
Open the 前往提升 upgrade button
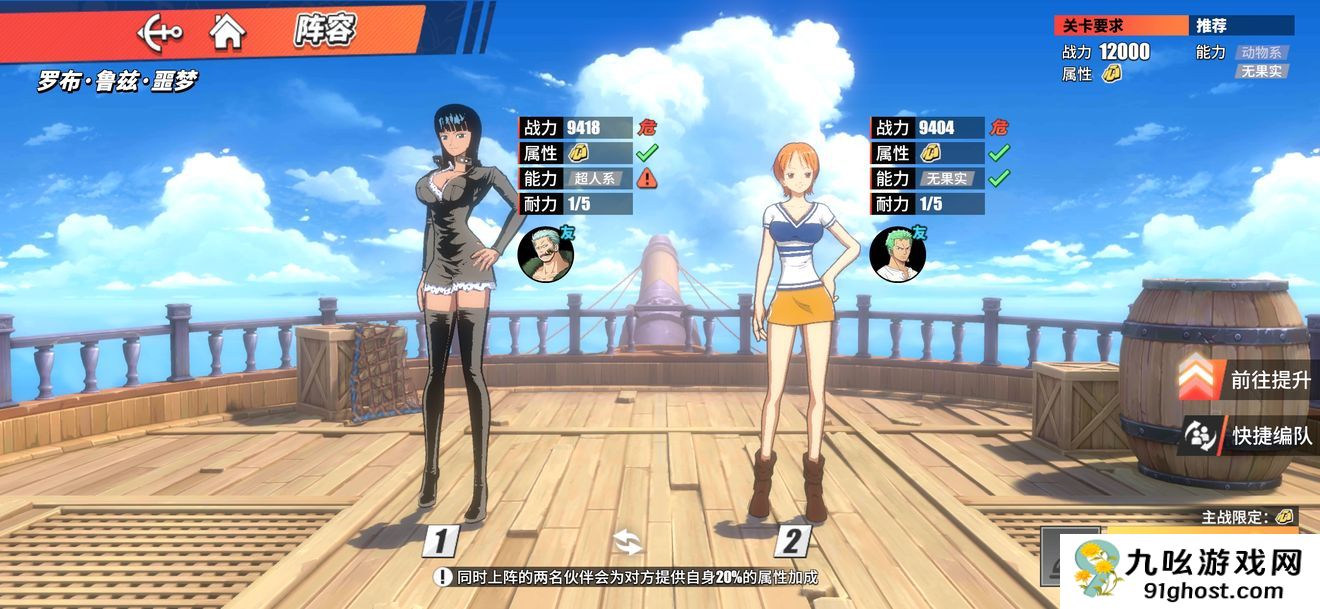(x=1246, y=379)
